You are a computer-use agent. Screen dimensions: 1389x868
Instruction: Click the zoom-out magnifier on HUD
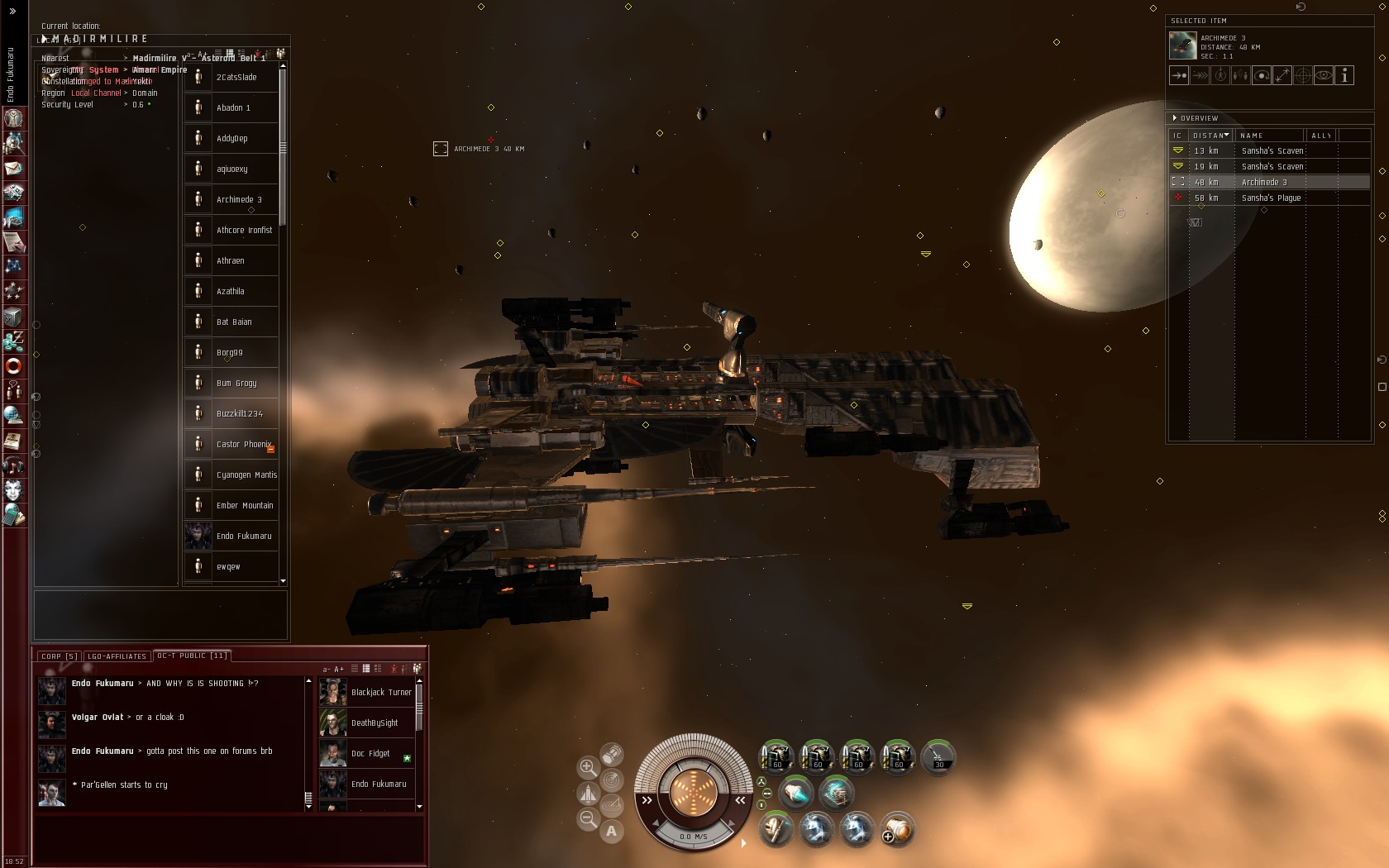pyautogui.click(x=588, y=819)
